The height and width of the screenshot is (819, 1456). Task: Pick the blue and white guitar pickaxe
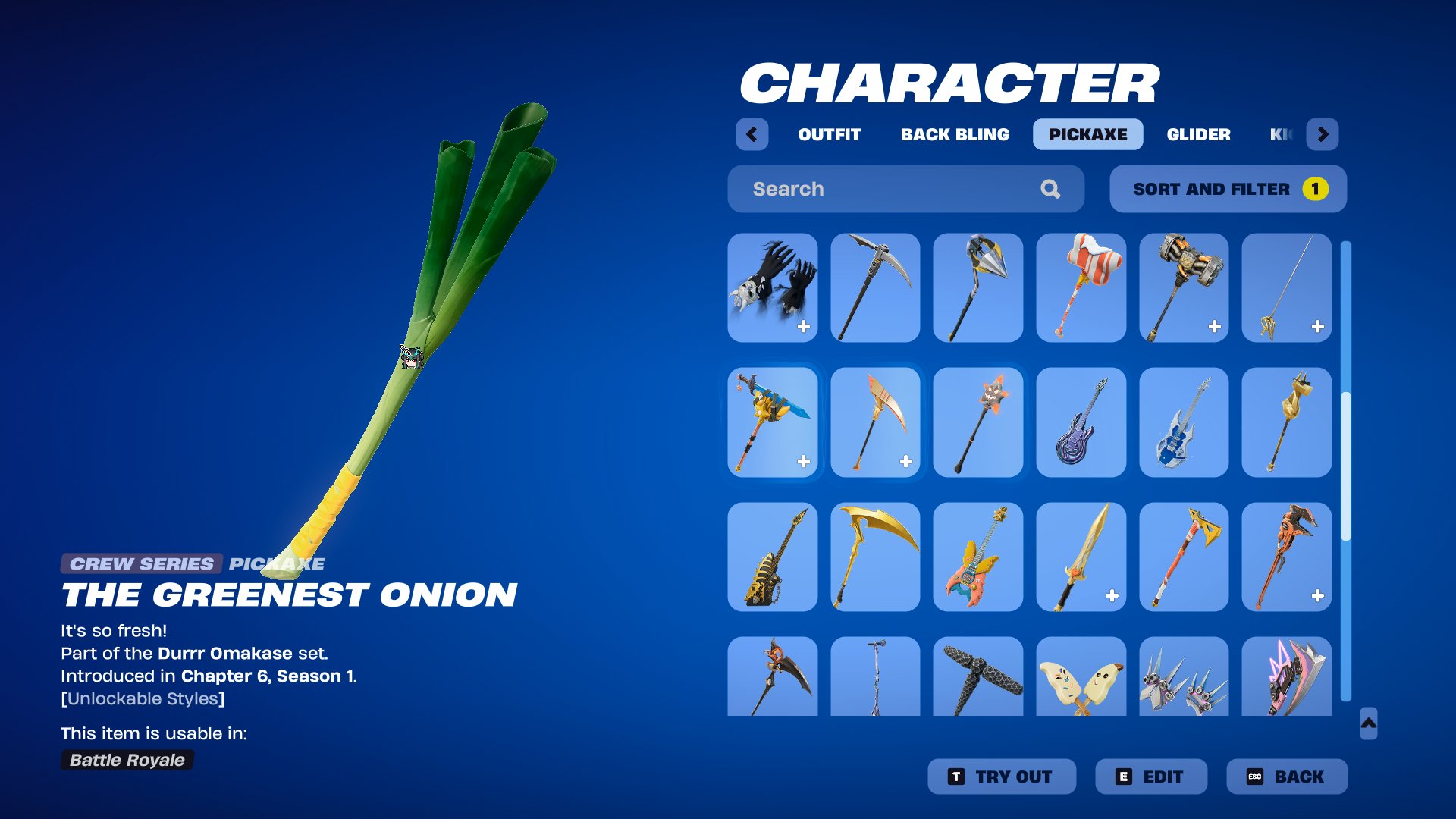[1183, 422]
